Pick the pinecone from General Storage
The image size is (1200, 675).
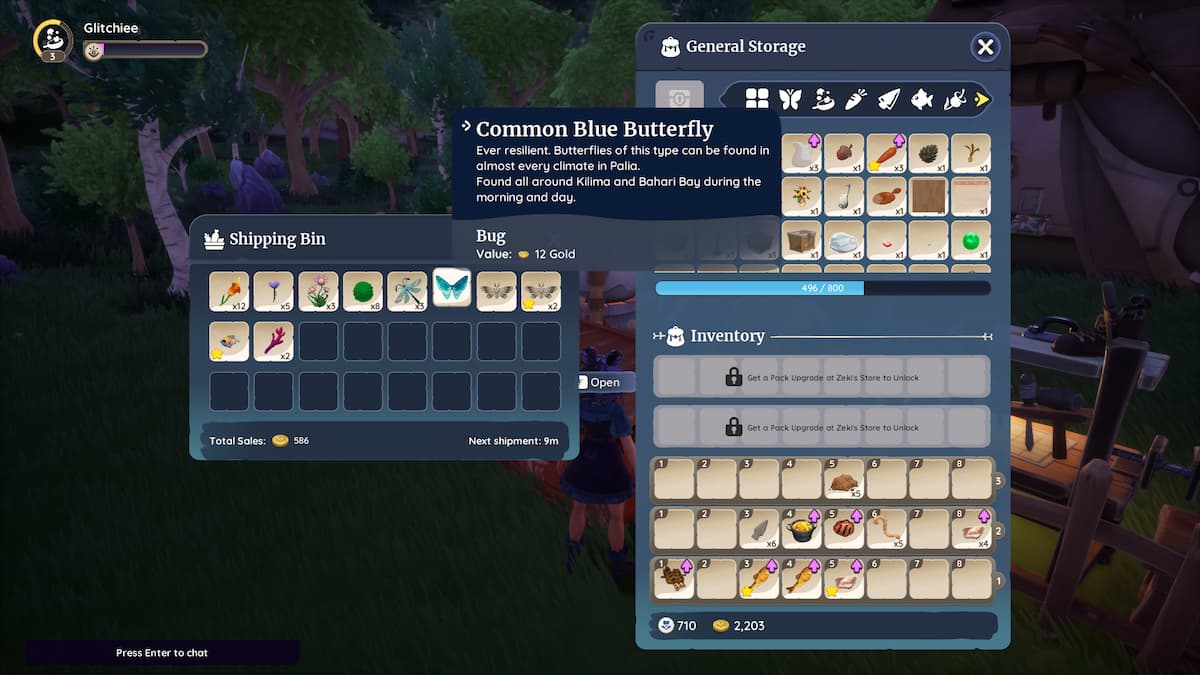tap(928, 153)
